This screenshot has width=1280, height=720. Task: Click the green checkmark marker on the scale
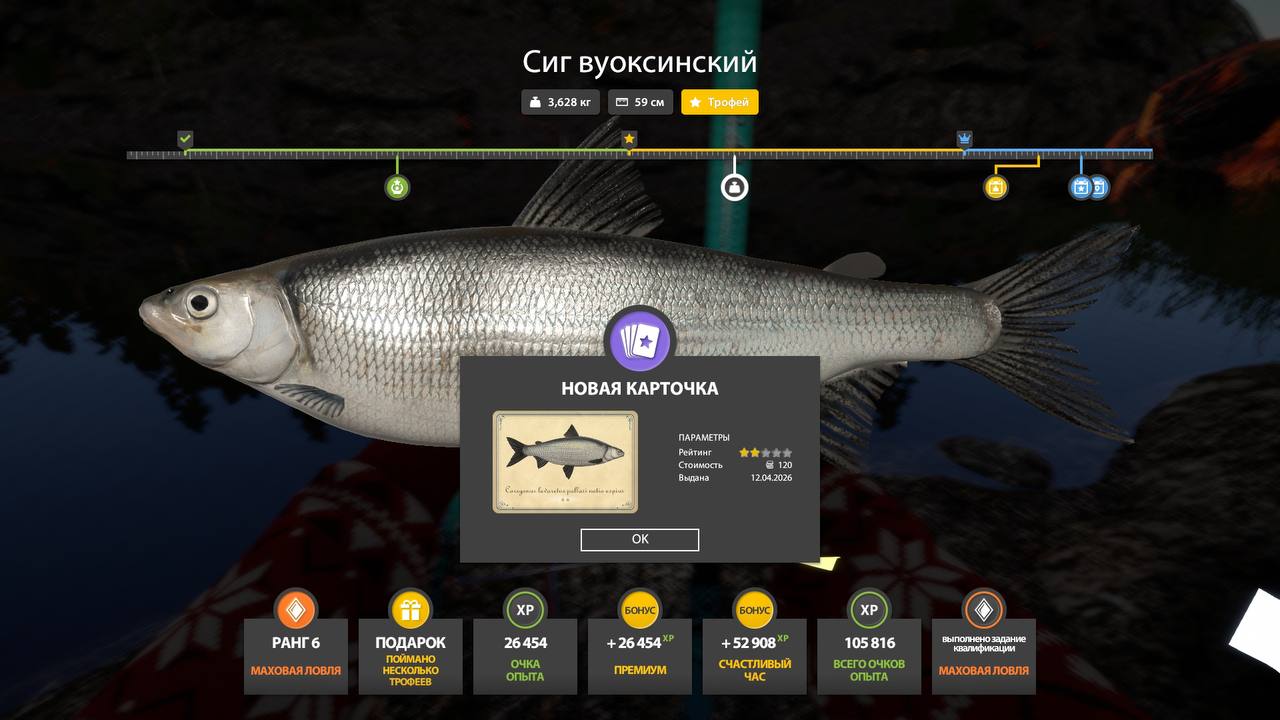(x=185, y=139)
